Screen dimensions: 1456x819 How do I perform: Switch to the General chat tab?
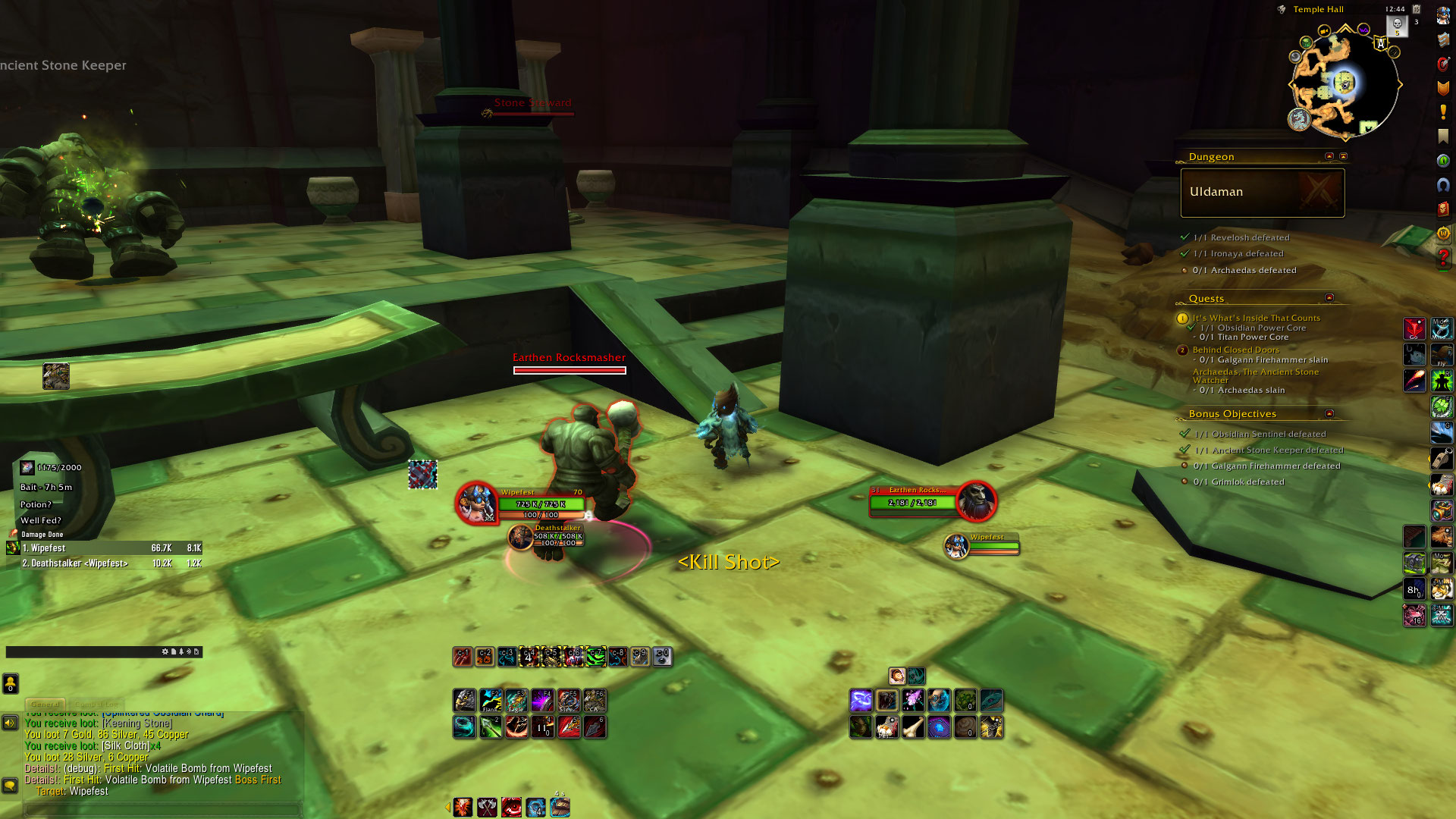coord(45,704)
